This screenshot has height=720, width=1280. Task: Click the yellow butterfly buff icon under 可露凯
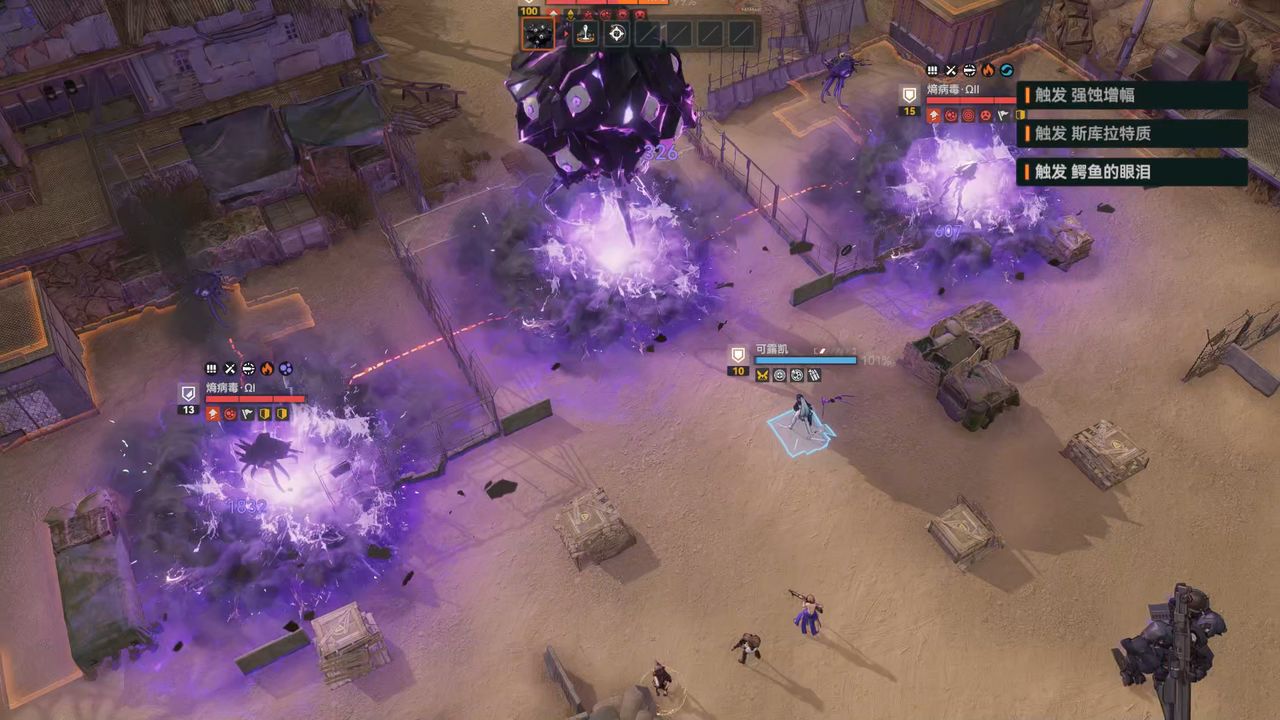[x=762, y=375]
